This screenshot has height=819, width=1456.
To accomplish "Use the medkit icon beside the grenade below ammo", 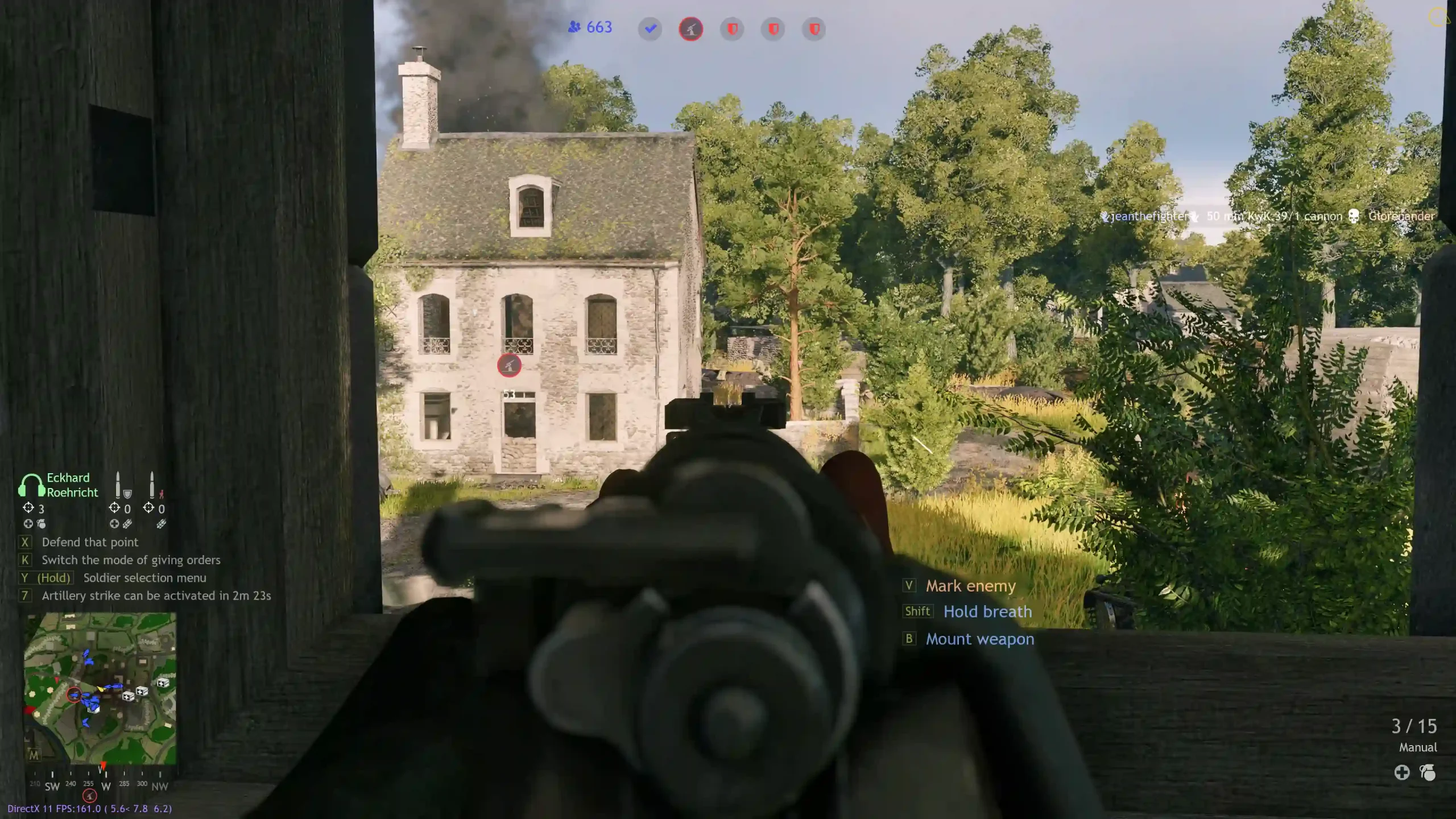I will coord(1402,772).
